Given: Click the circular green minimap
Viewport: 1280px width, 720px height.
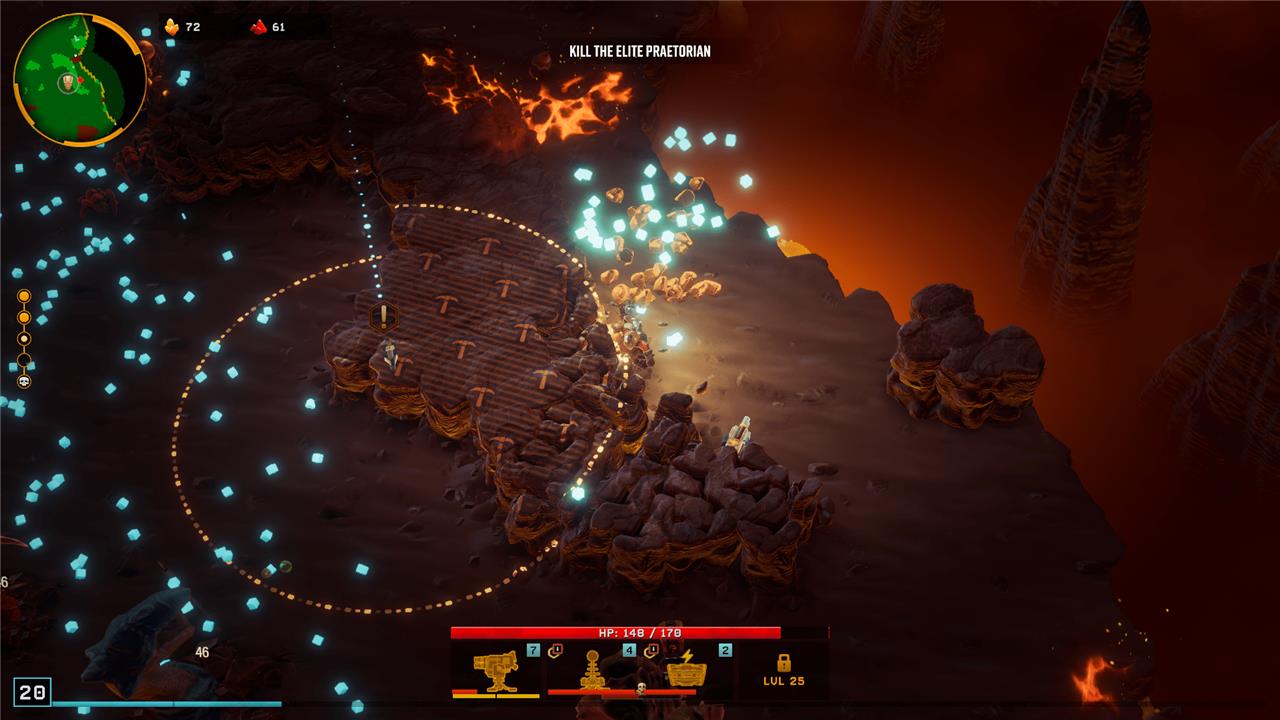Looking at the screenshot, I should pos(78,80).
